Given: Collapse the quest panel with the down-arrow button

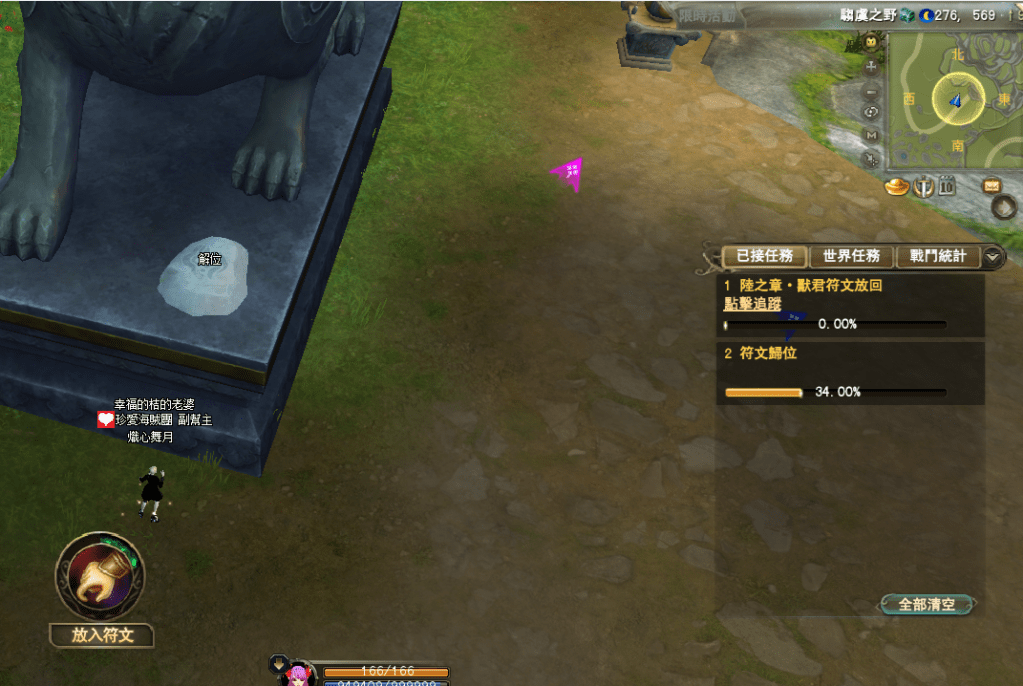Looking at the screenshot, I should tap(992, 256).
